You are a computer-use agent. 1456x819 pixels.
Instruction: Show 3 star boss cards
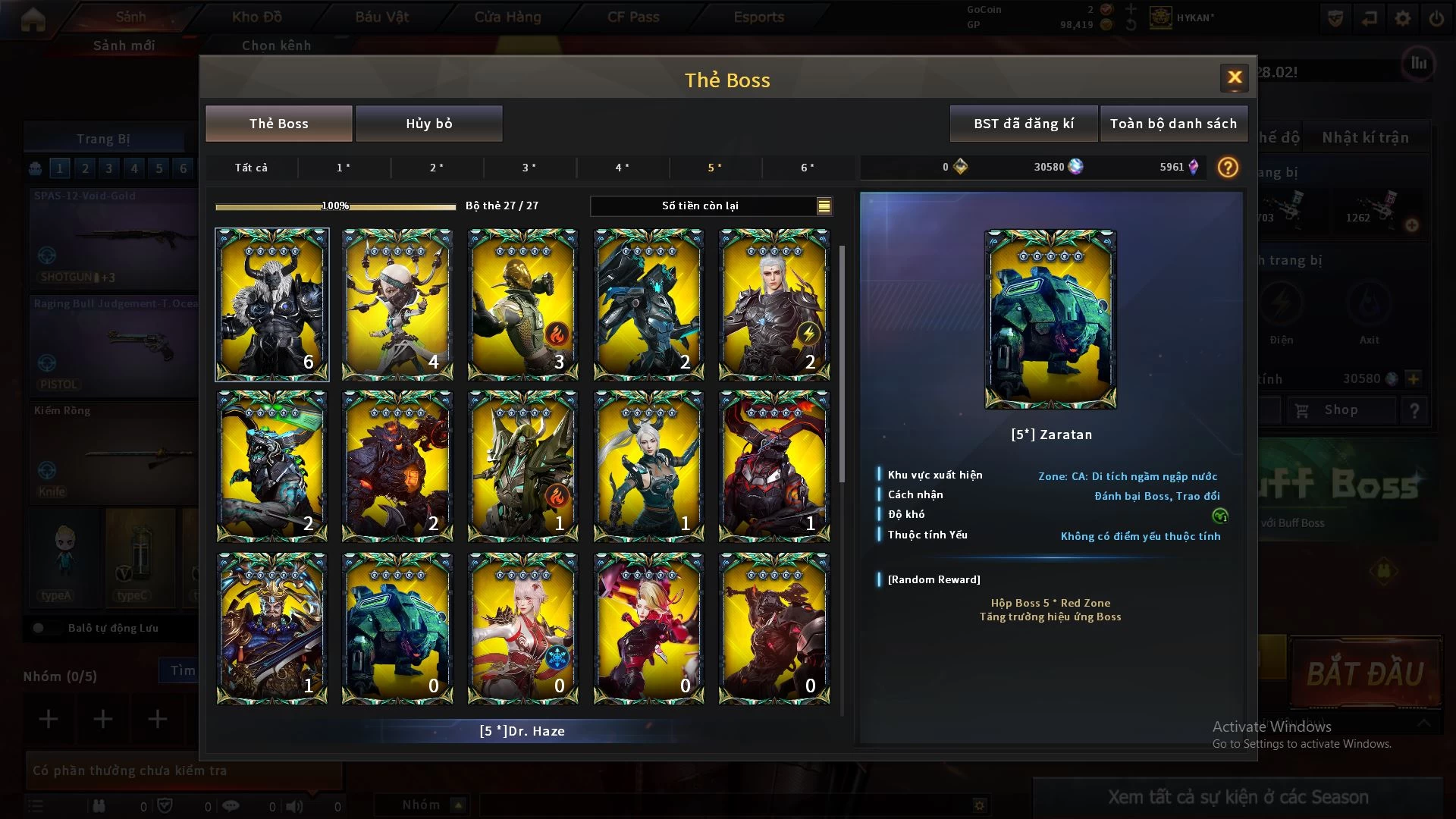529,168
